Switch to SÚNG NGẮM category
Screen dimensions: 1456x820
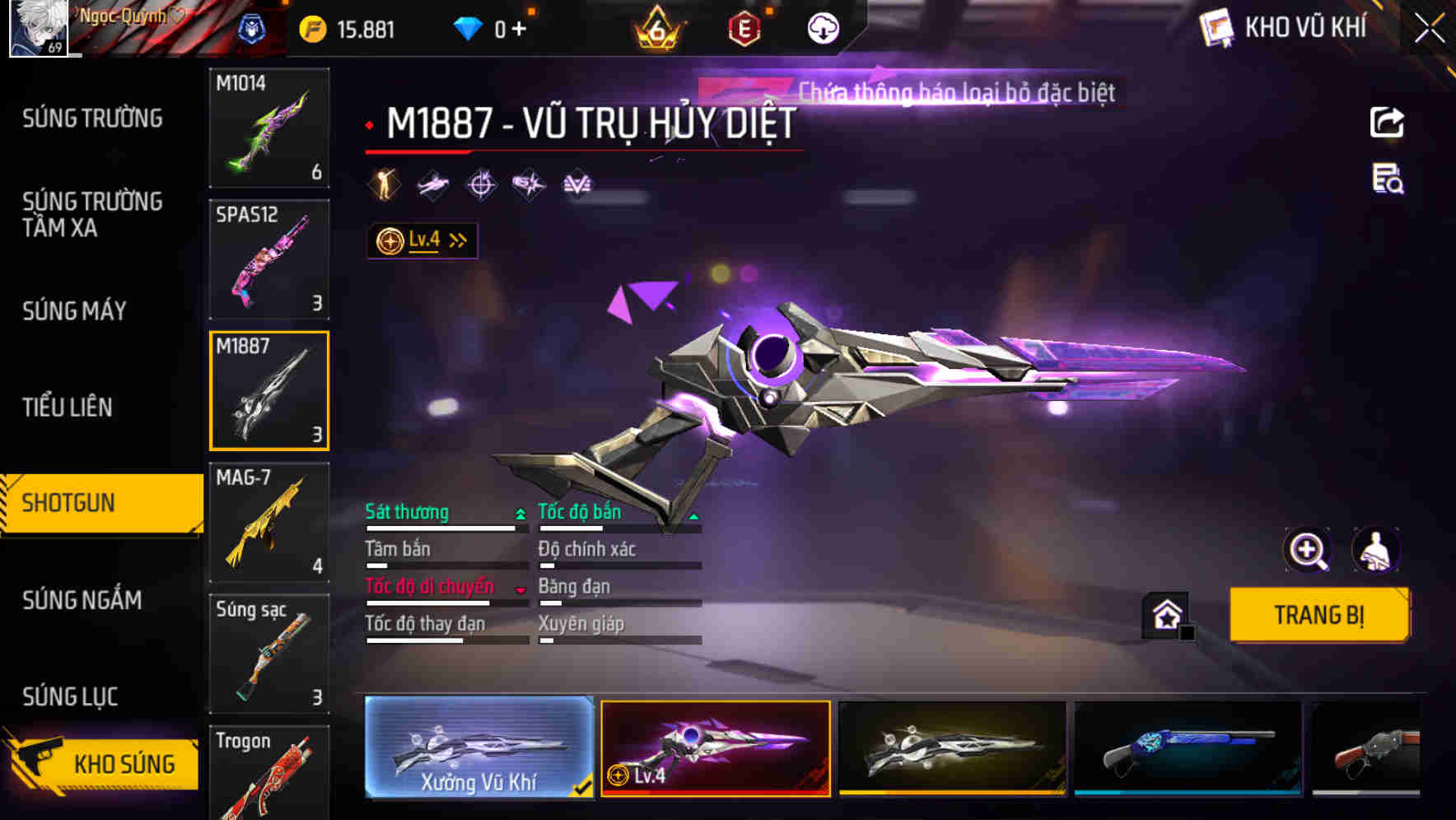[x=81, y=601]
